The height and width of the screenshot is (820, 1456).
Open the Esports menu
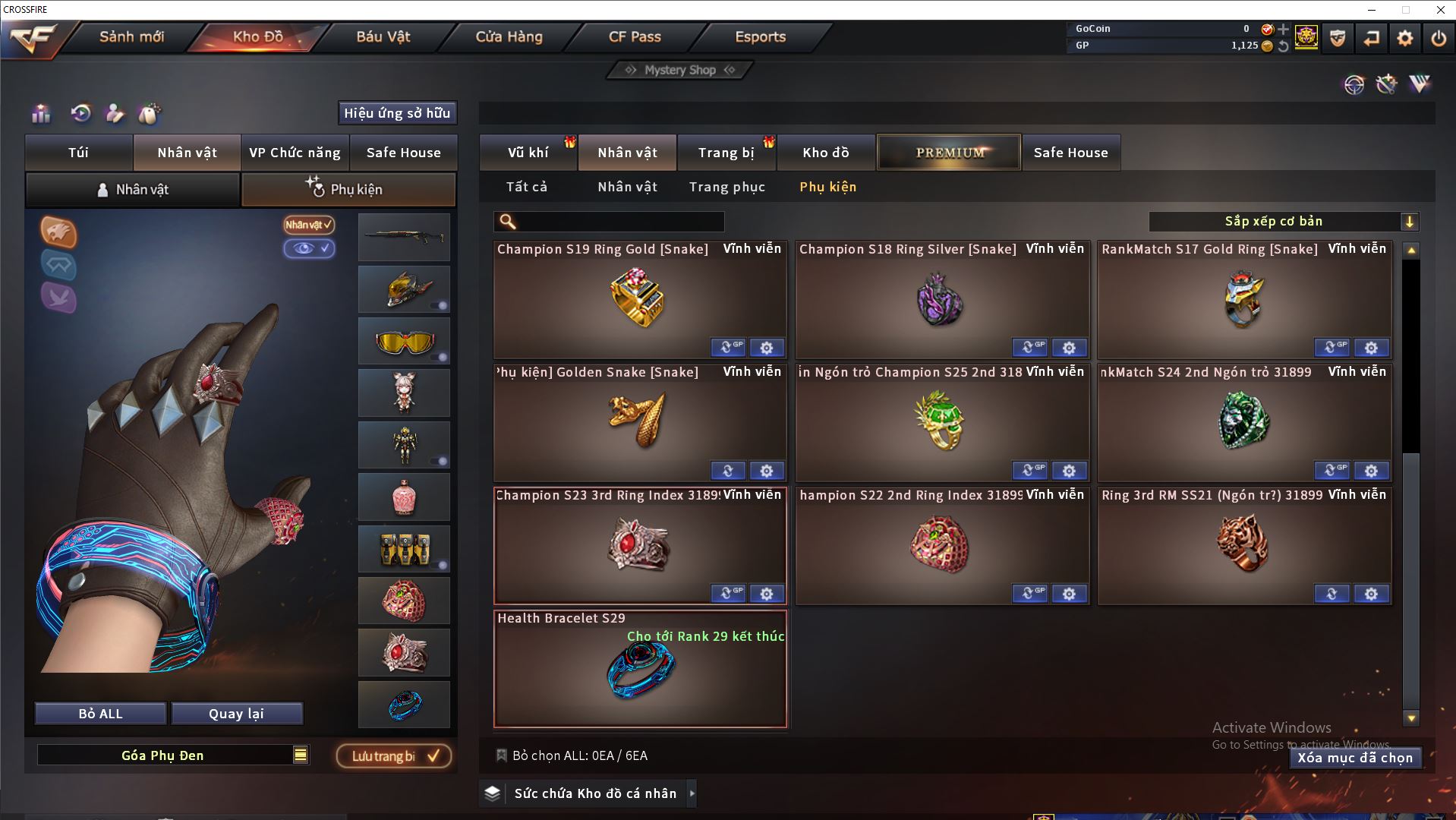click(x=760, y=36)
